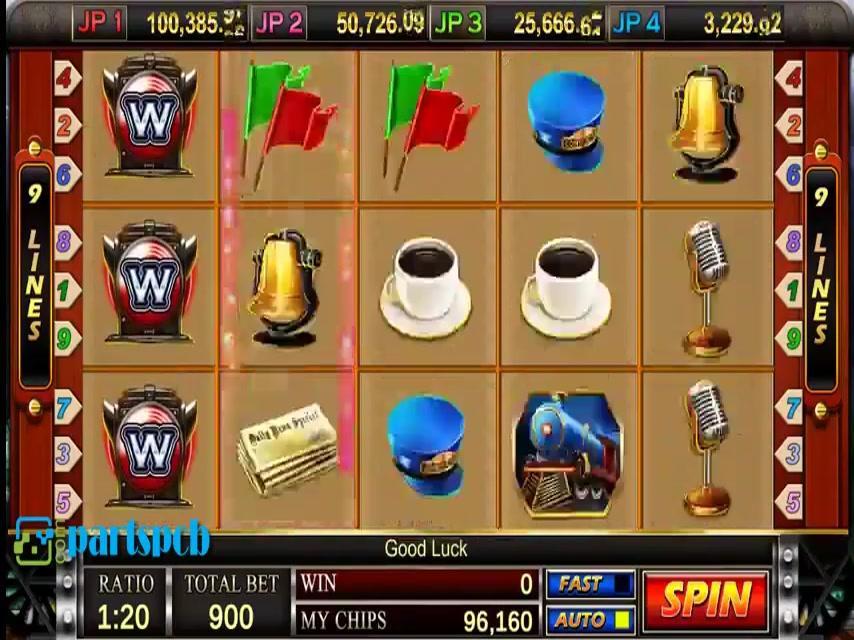Hit the red SPIN button
854x640 pixels.
[706, 600]
